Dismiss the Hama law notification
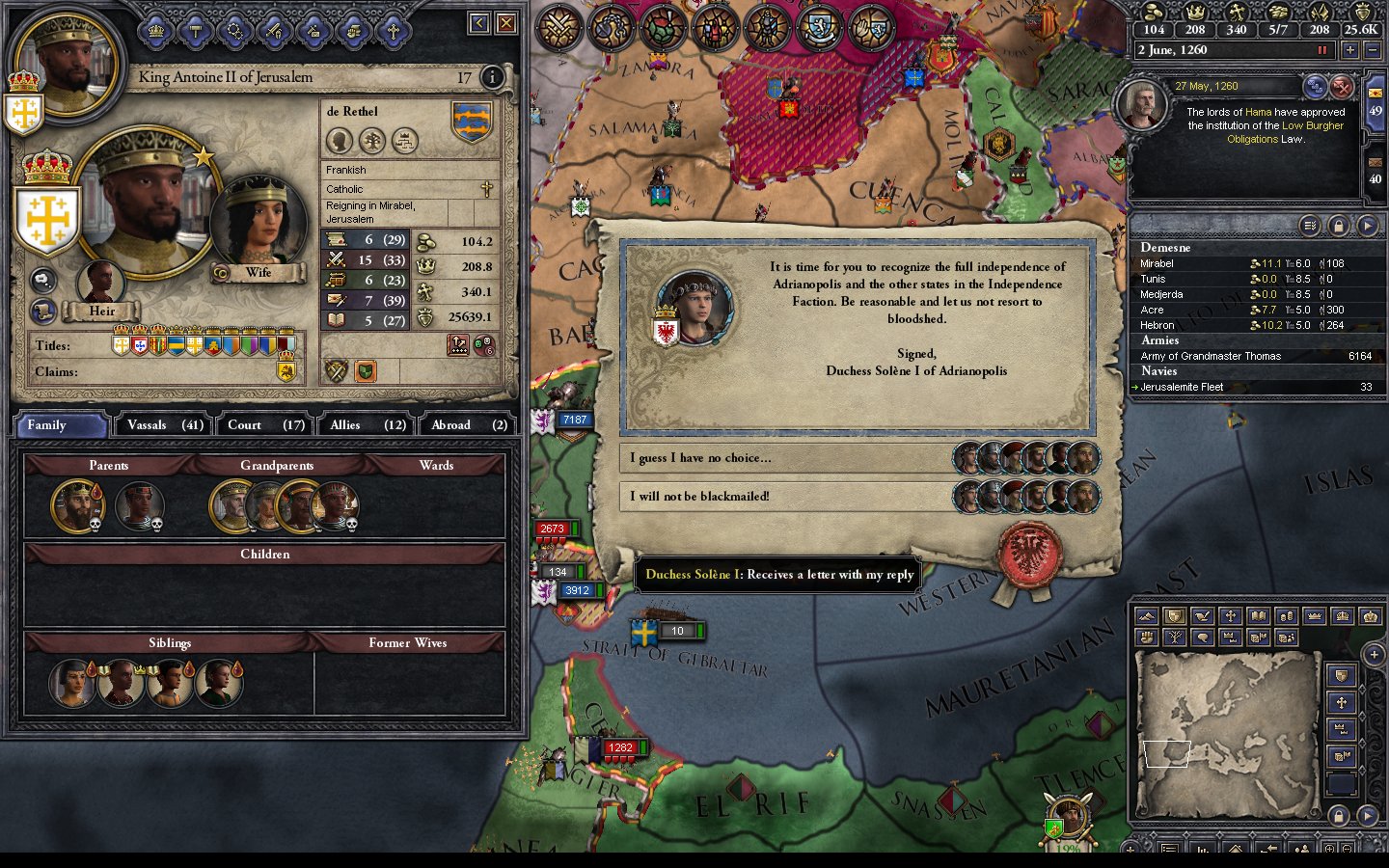1389x868 pixels. (1341, 88)
